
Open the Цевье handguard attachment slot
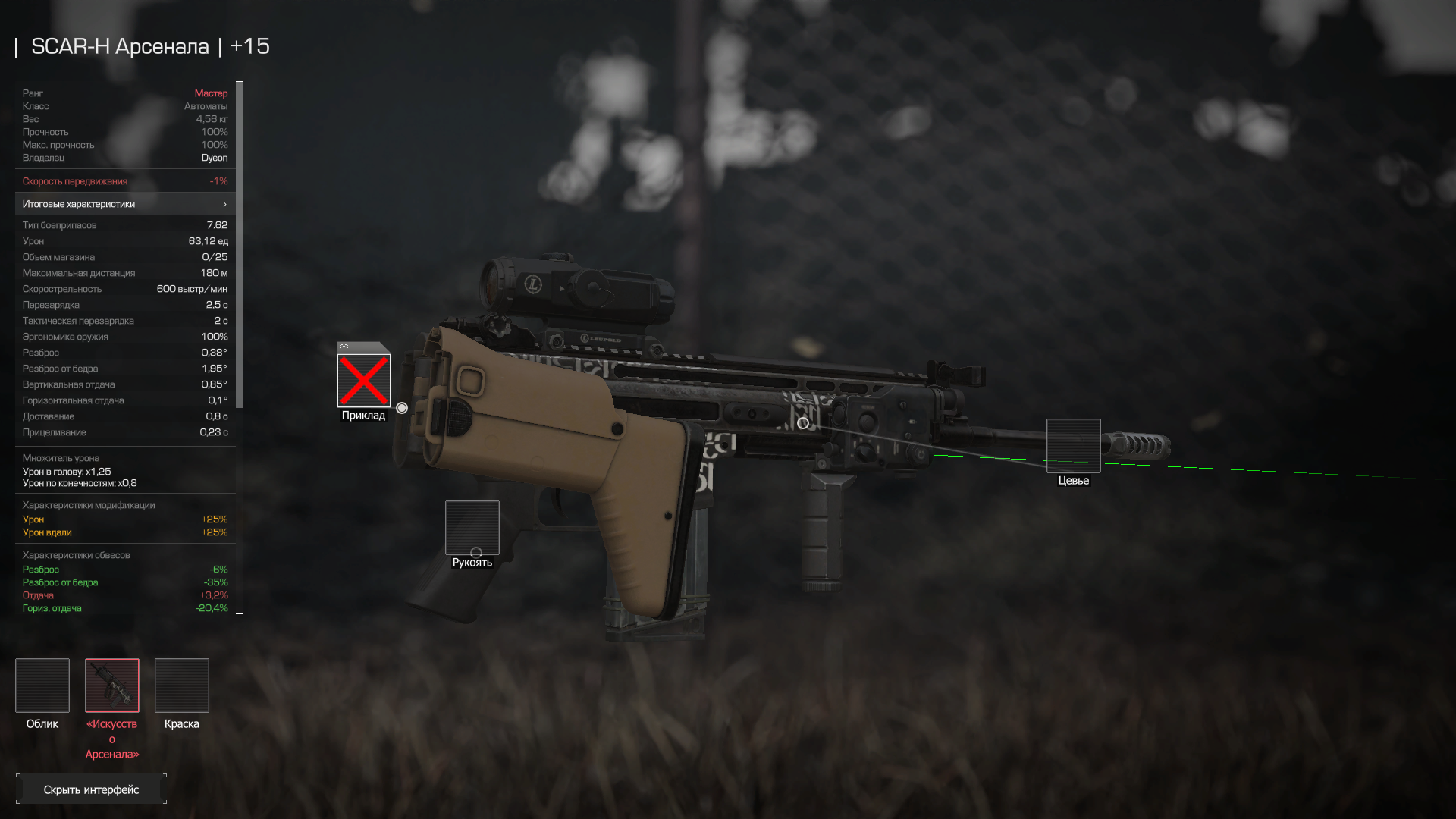tap(1073, 446)
